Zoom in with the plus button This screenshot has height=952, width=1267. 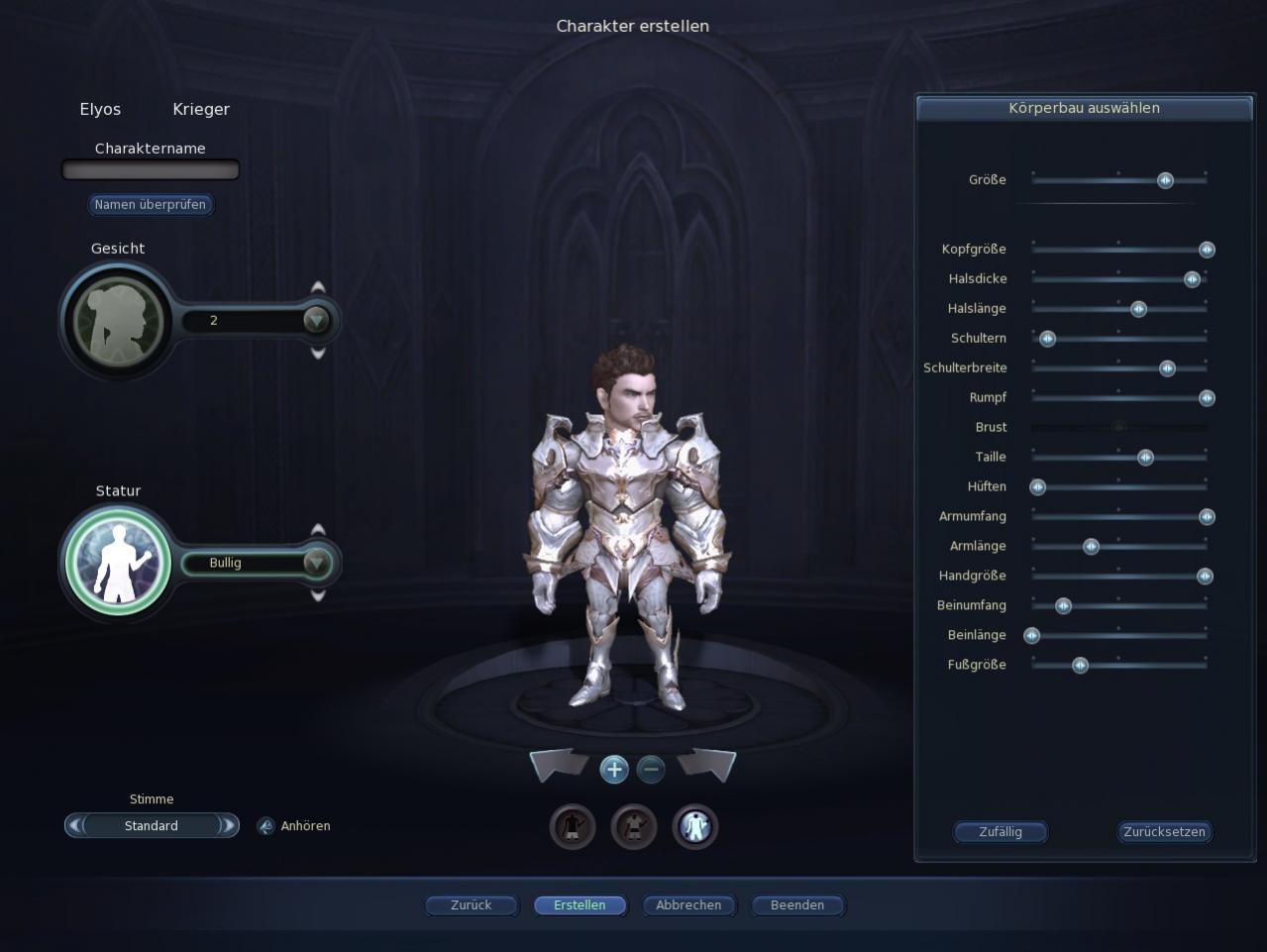coord(614,769)
